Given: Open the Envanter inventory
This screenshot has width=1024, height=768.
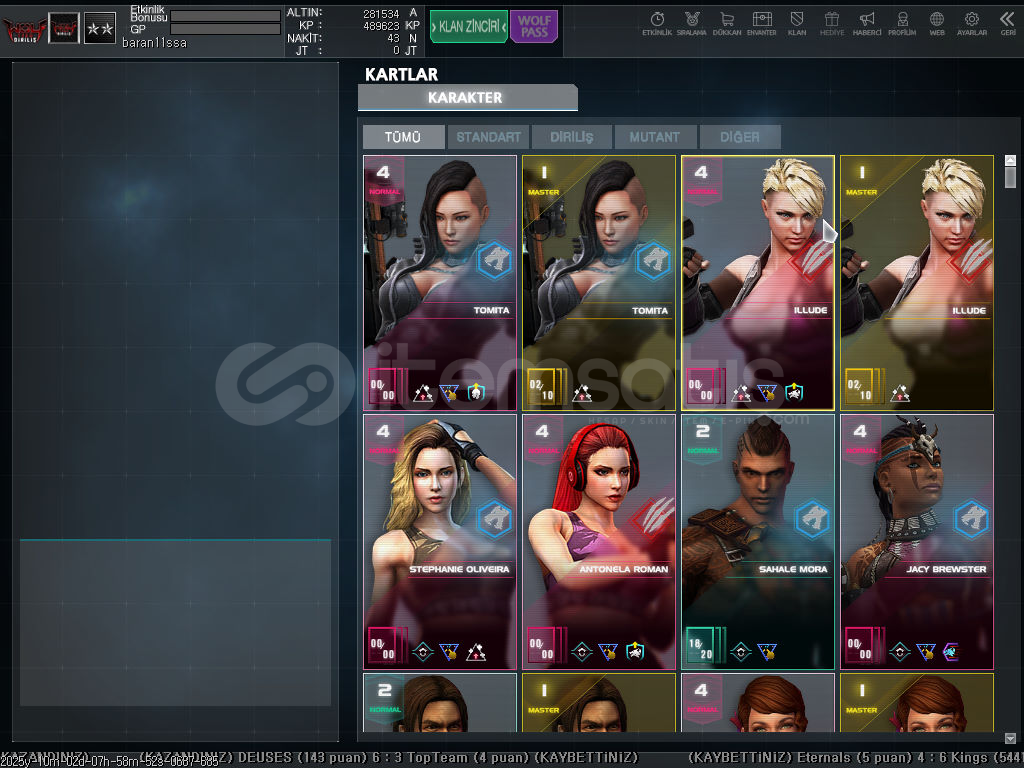Looking at the screenshot, I should (762, 23).
